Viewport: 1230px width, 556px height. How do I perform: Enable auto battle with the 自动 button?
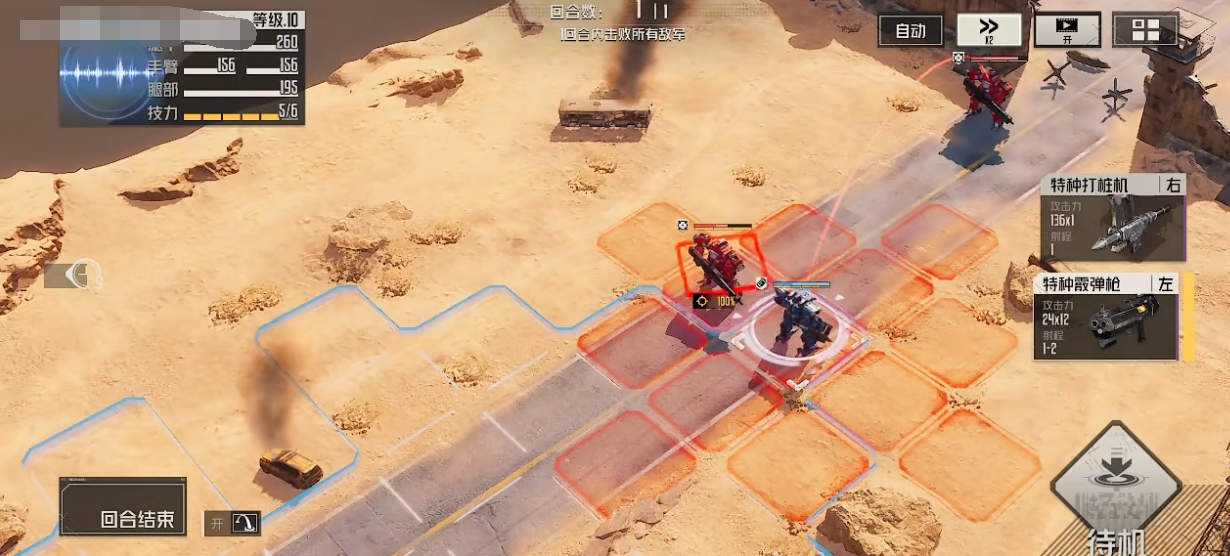pyautogui.click(x=910, y=31)
